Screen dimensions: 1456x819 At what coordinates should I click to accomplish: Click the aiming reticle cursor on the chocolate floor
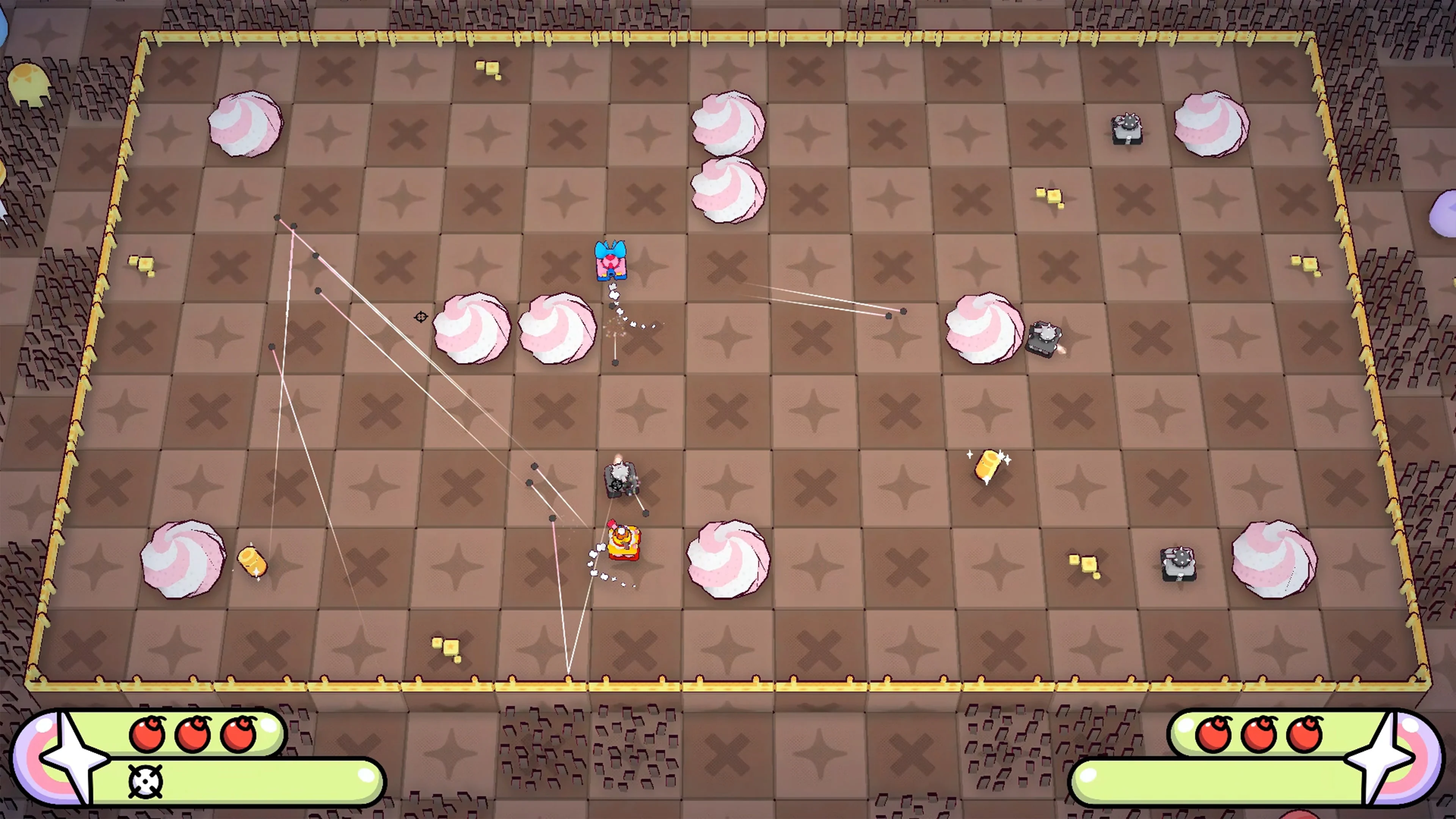click(x=420, y=317)
